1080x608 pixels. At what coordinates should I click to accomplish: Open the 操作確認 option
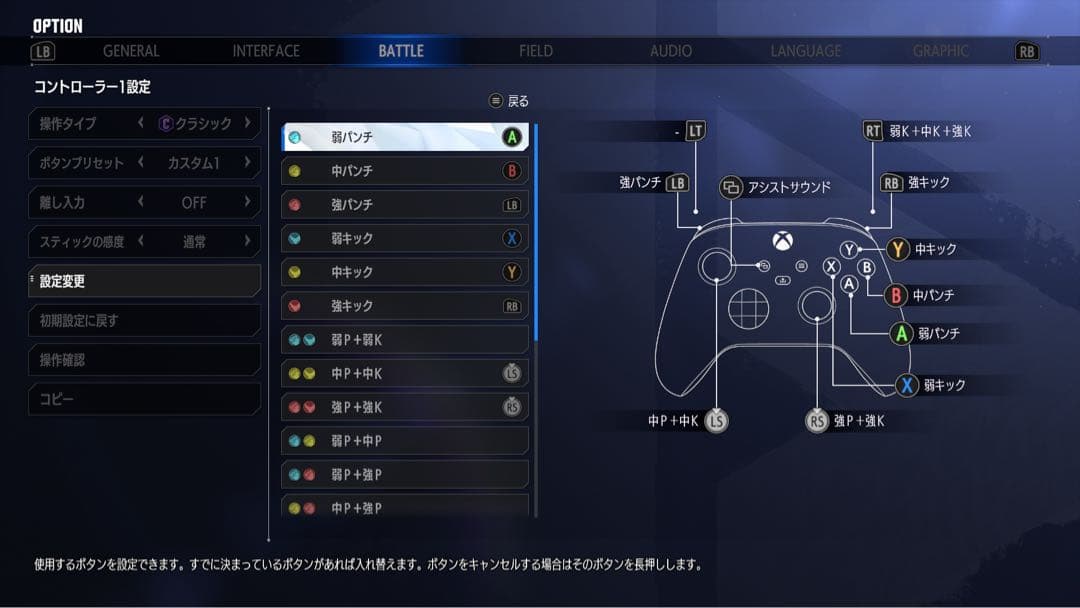[144, 360]
